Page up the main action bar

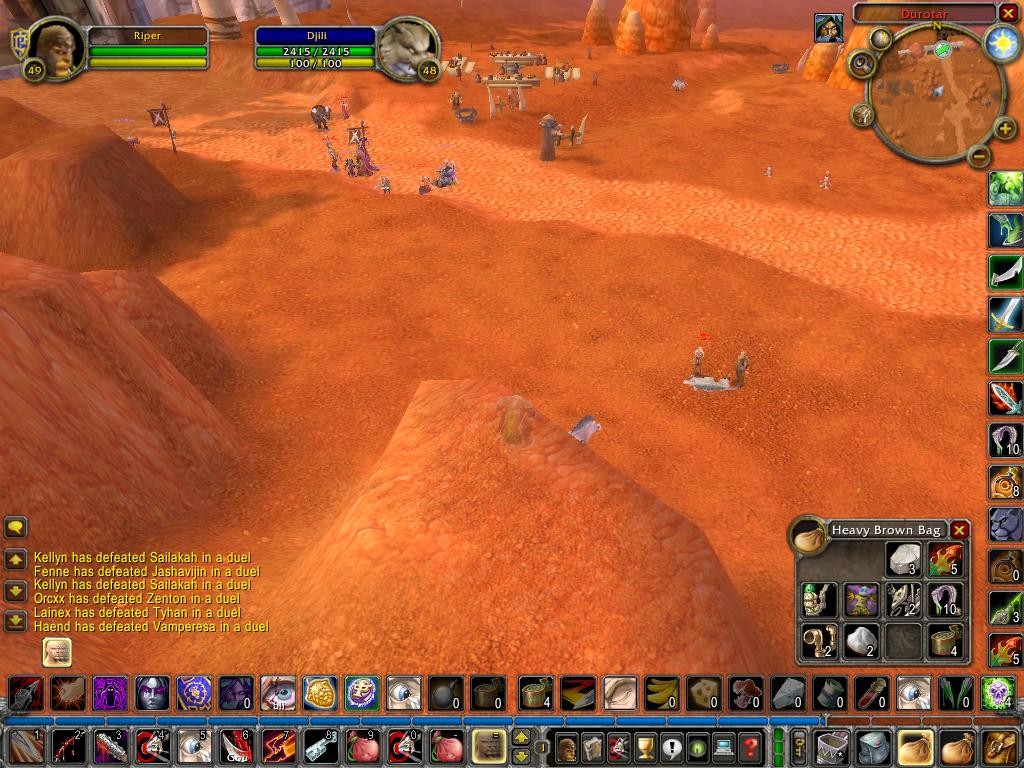[521, 738]
